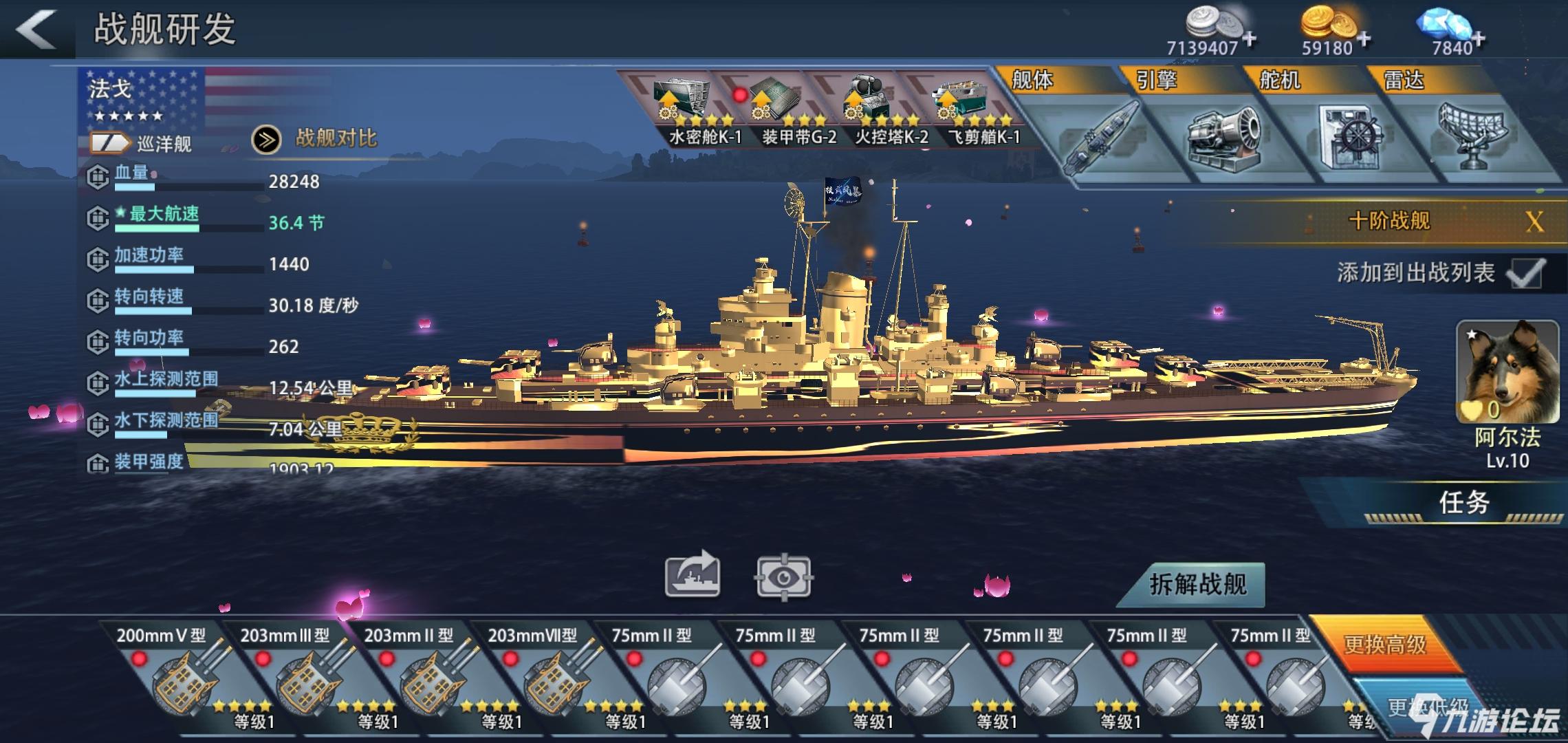Click the ship share arrow icon
The image size is (1568, 743).
click(x=692, y=575)
